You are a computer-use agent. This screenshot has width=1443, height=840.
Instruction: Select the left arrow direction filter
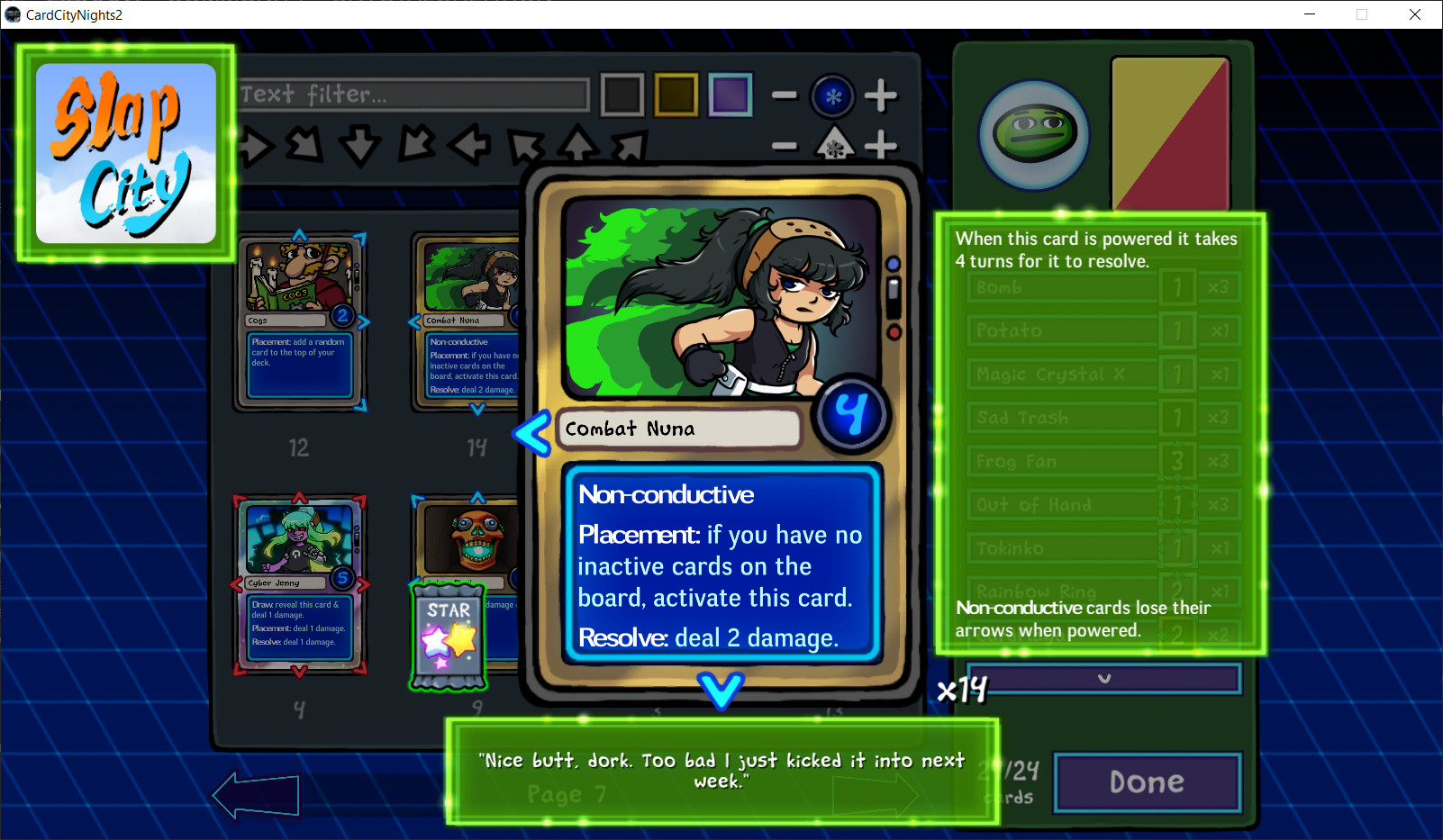tap(469, 146)
